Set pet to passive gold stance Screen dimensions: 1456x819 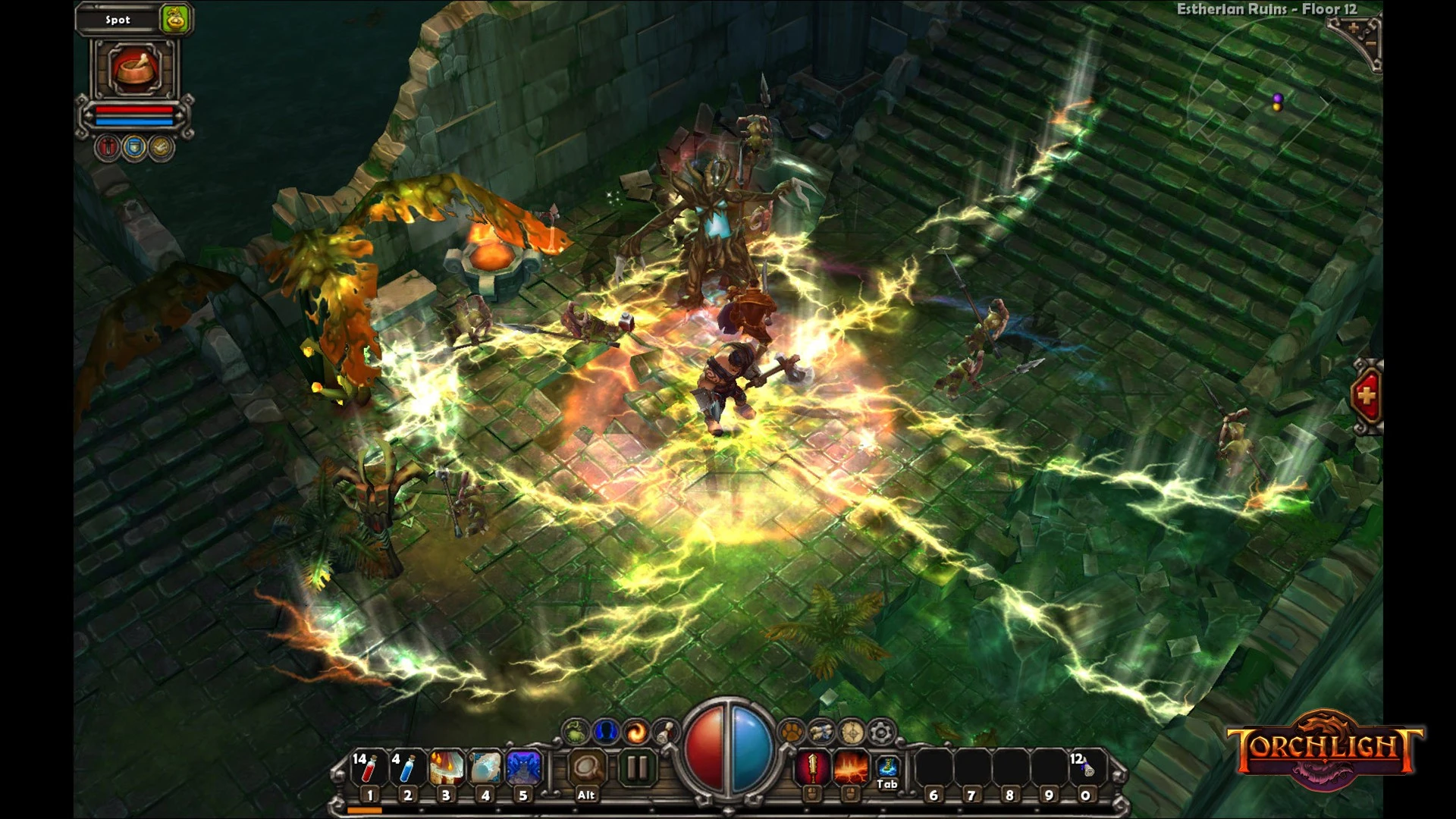point(161,148)
